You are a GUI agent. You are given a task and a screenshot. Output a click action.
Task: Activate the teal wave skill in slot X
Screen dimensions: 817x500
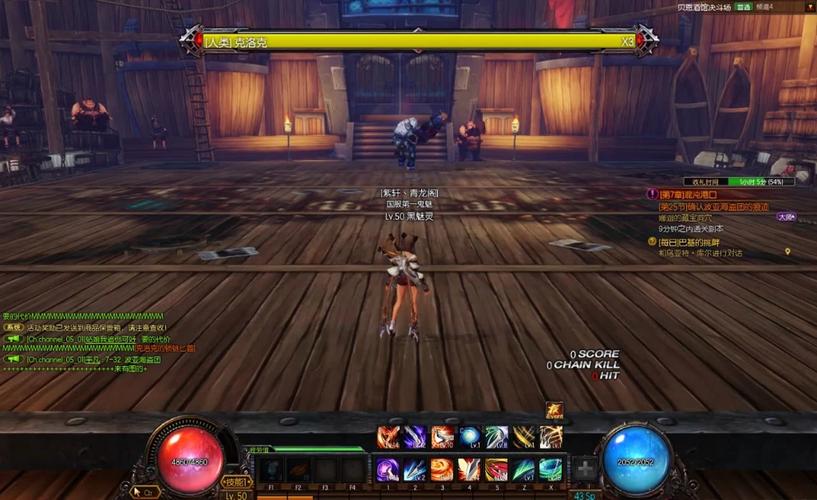[550, 469]
